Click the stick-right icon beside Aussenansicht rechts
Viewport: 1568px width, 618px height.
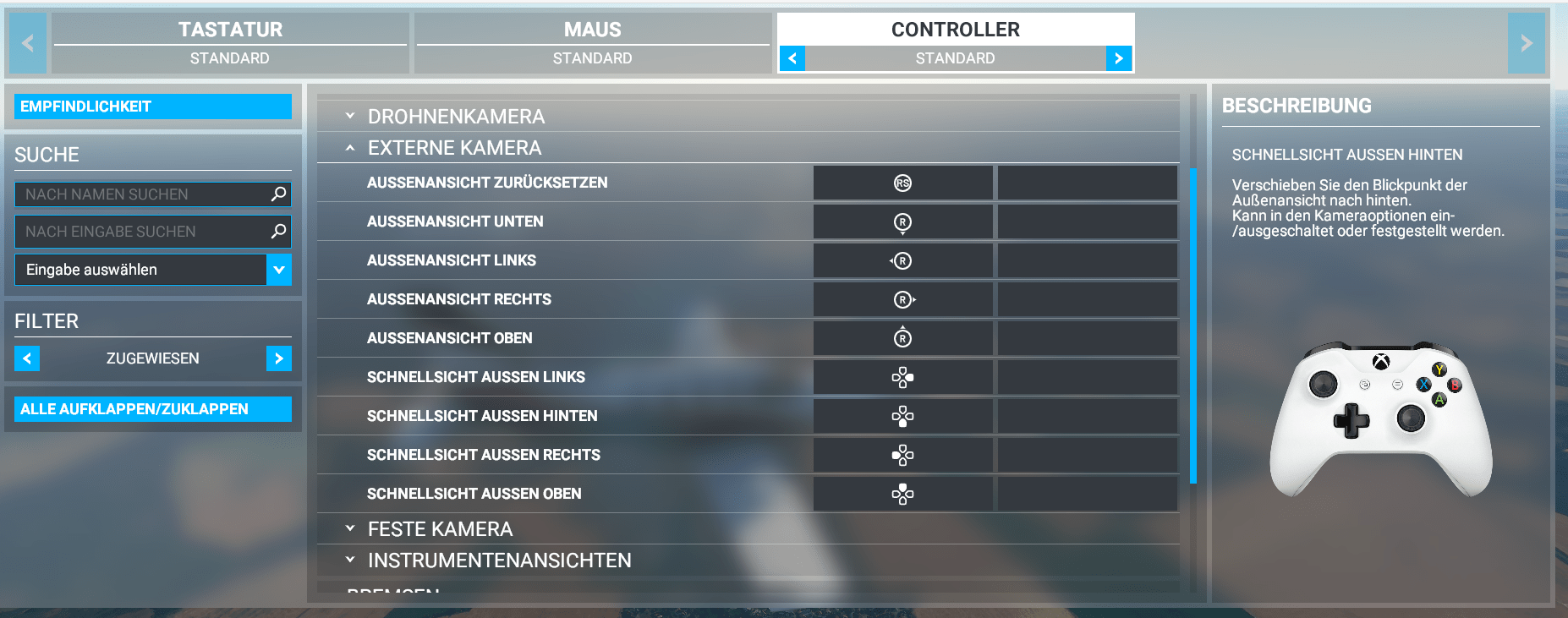[x=902, y=299]
